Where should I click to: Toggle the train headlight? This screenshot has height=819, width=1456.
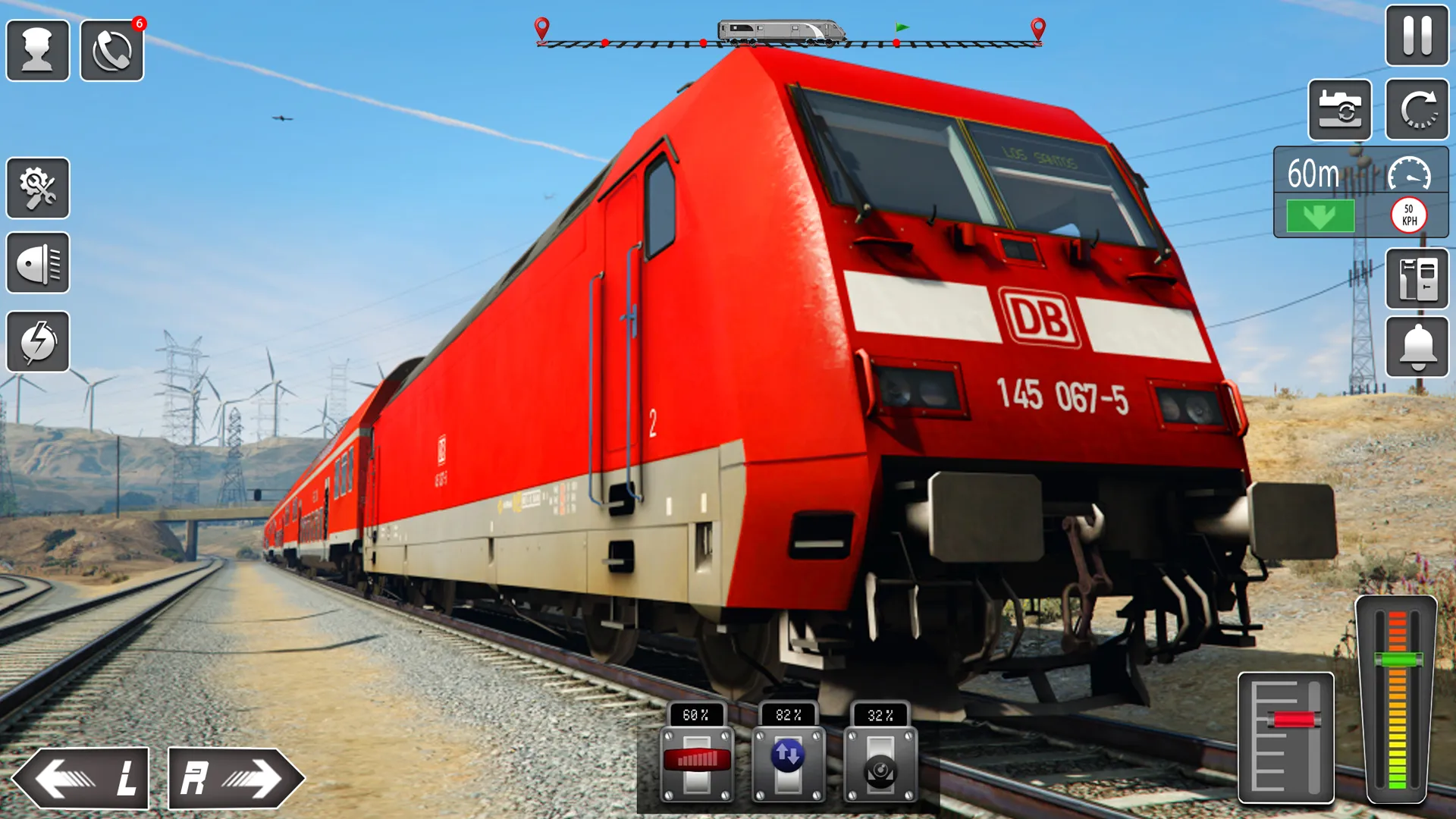[x=38, y=265]
